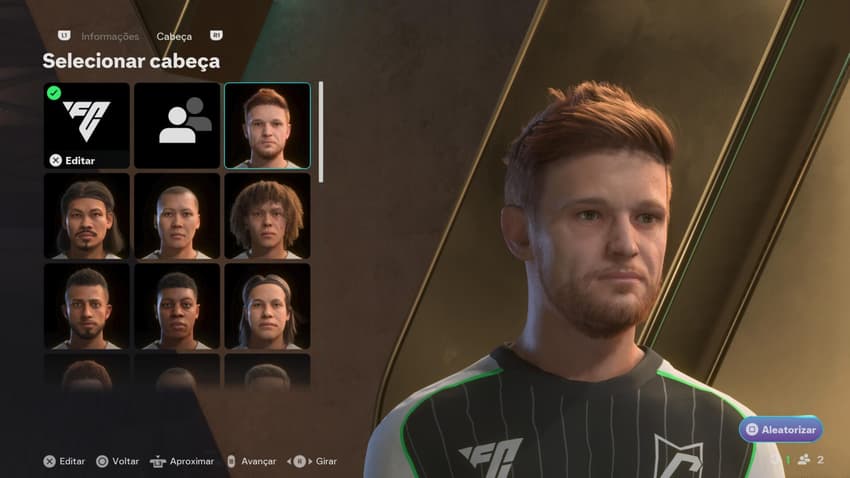Select the head with long tied-back hair
This screenshot has width=850, height=478.
267,306
